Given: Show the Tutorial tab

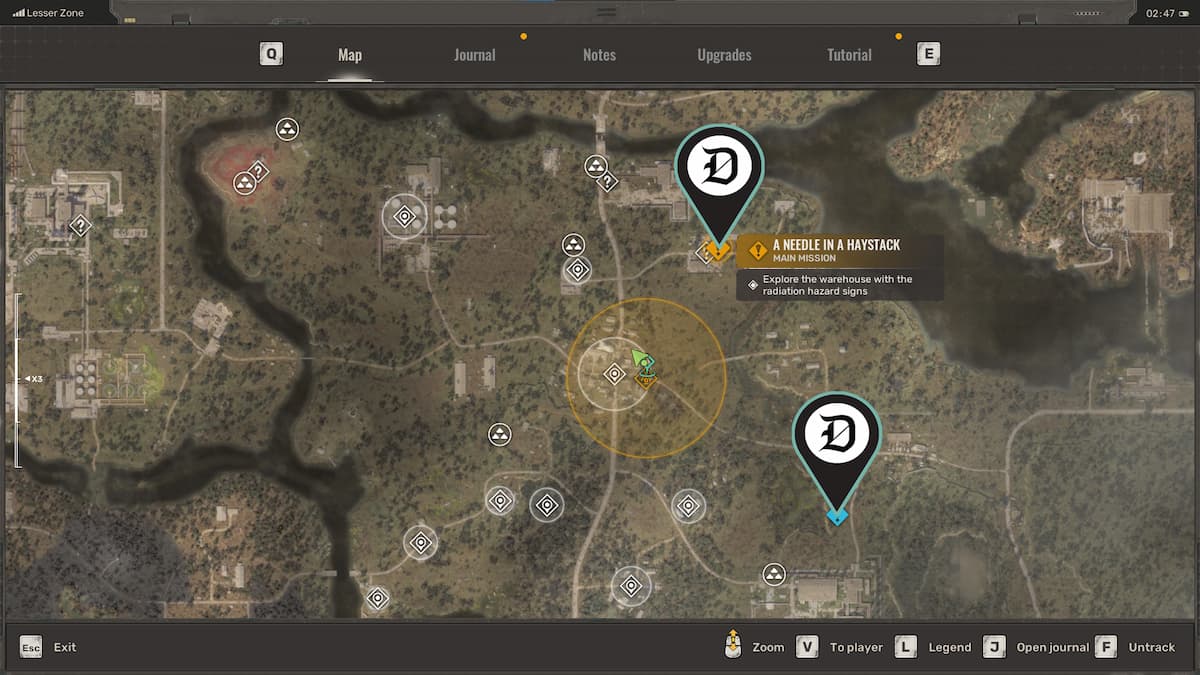Looking at the screenshot, I should (849, 55).
